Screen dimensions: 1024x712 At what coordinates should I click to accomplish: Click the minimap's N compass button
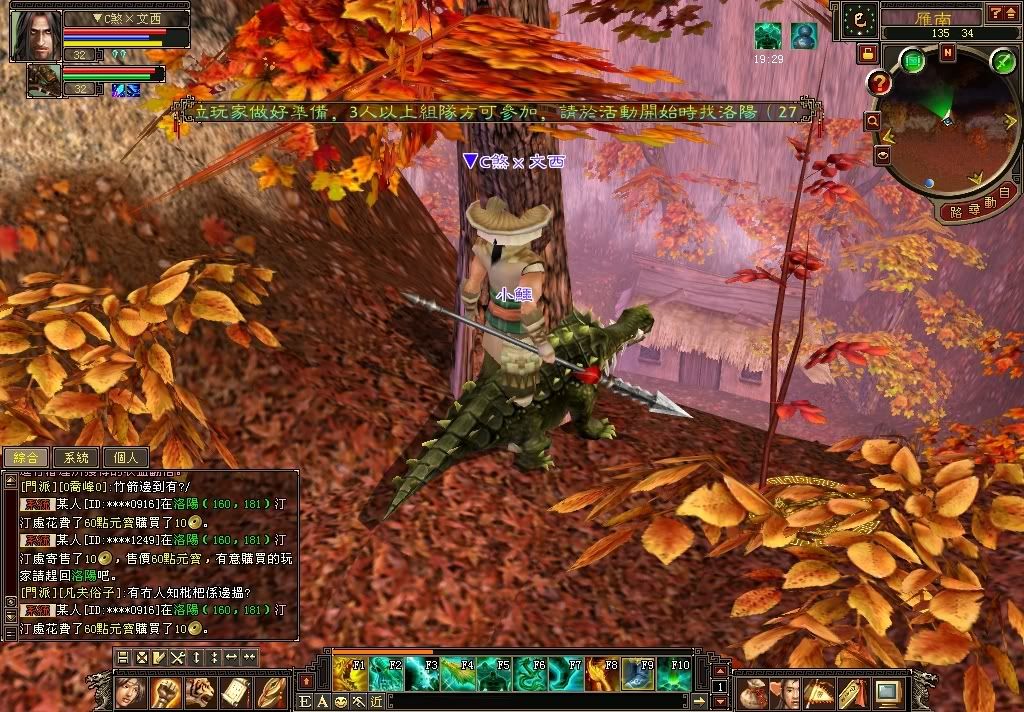coord(947,53)
